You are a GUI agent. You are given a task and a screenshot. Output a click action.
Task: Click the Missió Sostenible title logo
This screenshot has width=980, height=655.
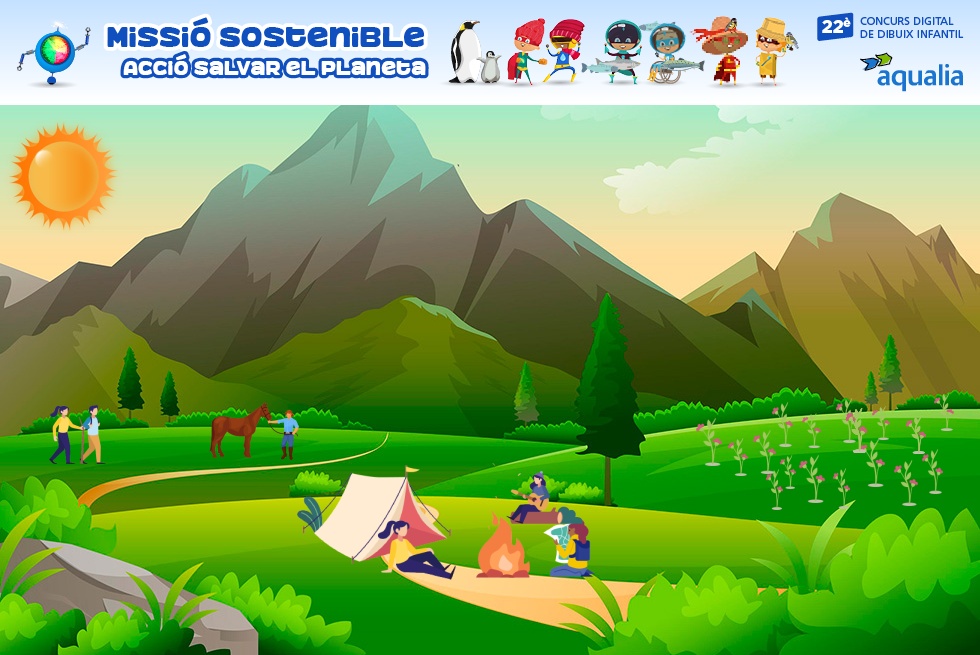tap(265, 51)
